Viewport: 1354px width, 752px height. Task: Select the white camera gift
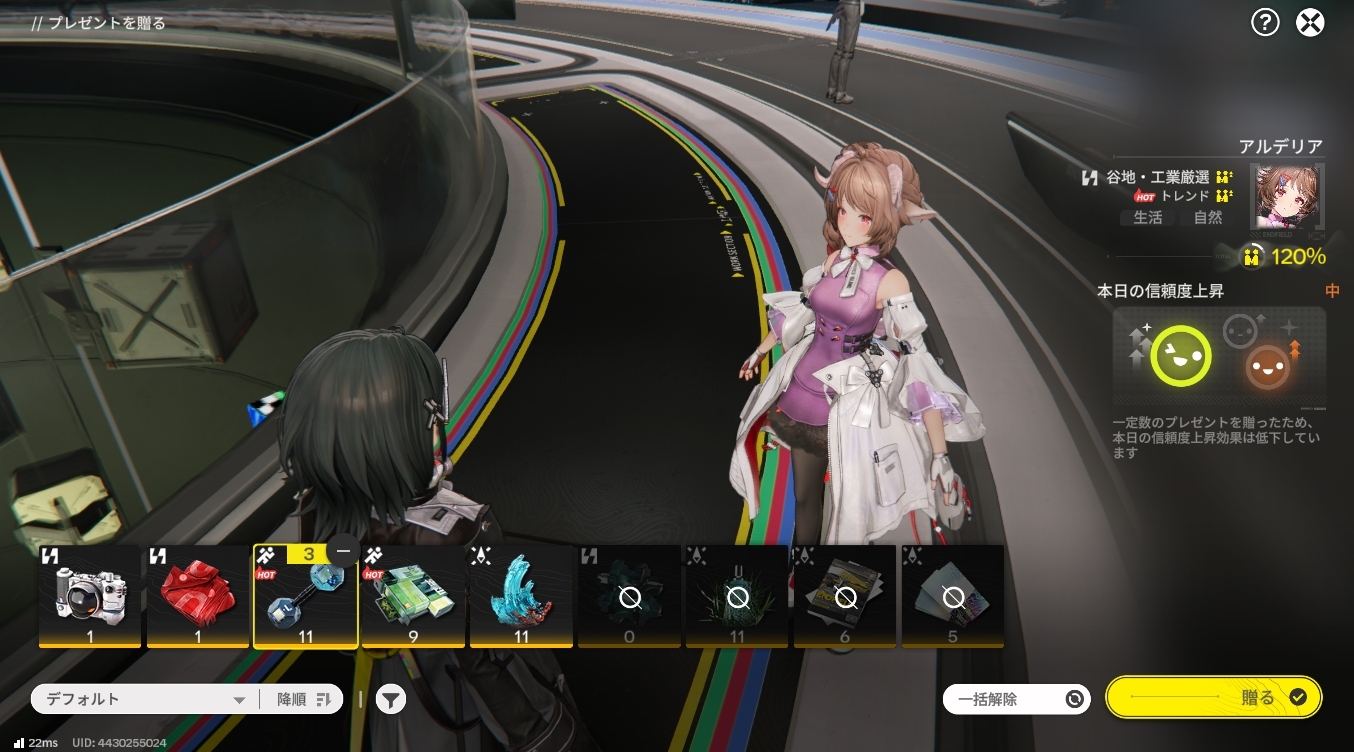90,596
